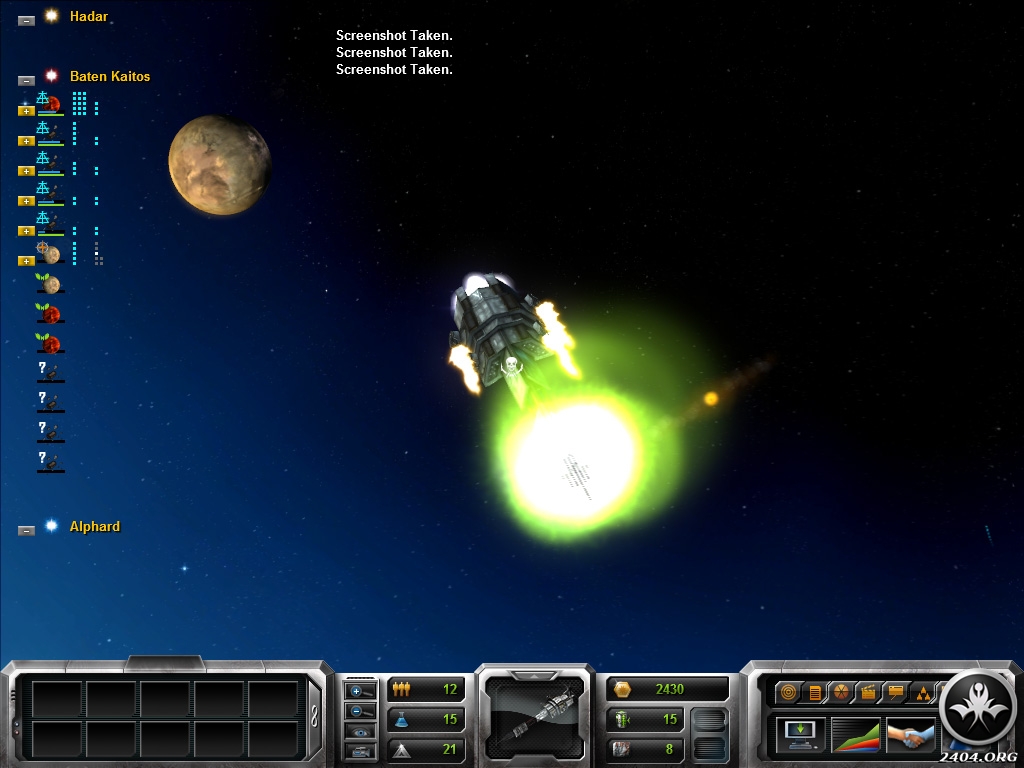
Task: Collapse the Hadar star system entry
Action: 26,19
